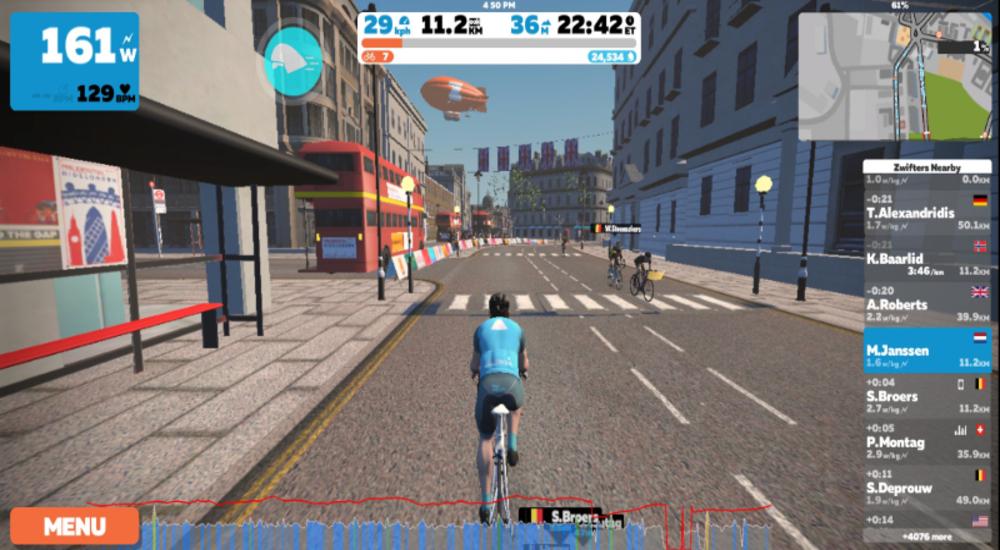Show the +4076 more riders
Image resolution: width=1000 pixels, height=550 pixels.
coord(927,537)
